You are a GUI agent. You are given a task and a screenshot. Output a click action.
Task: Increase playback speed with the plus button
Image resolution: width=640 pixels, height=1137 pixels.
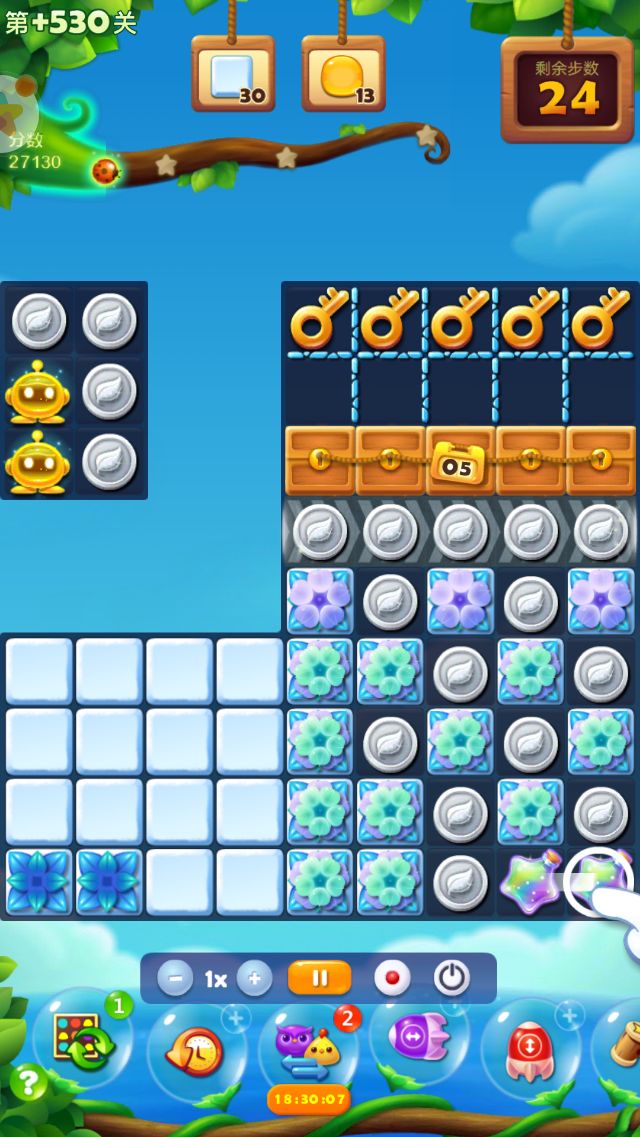(x=254, y=978)
